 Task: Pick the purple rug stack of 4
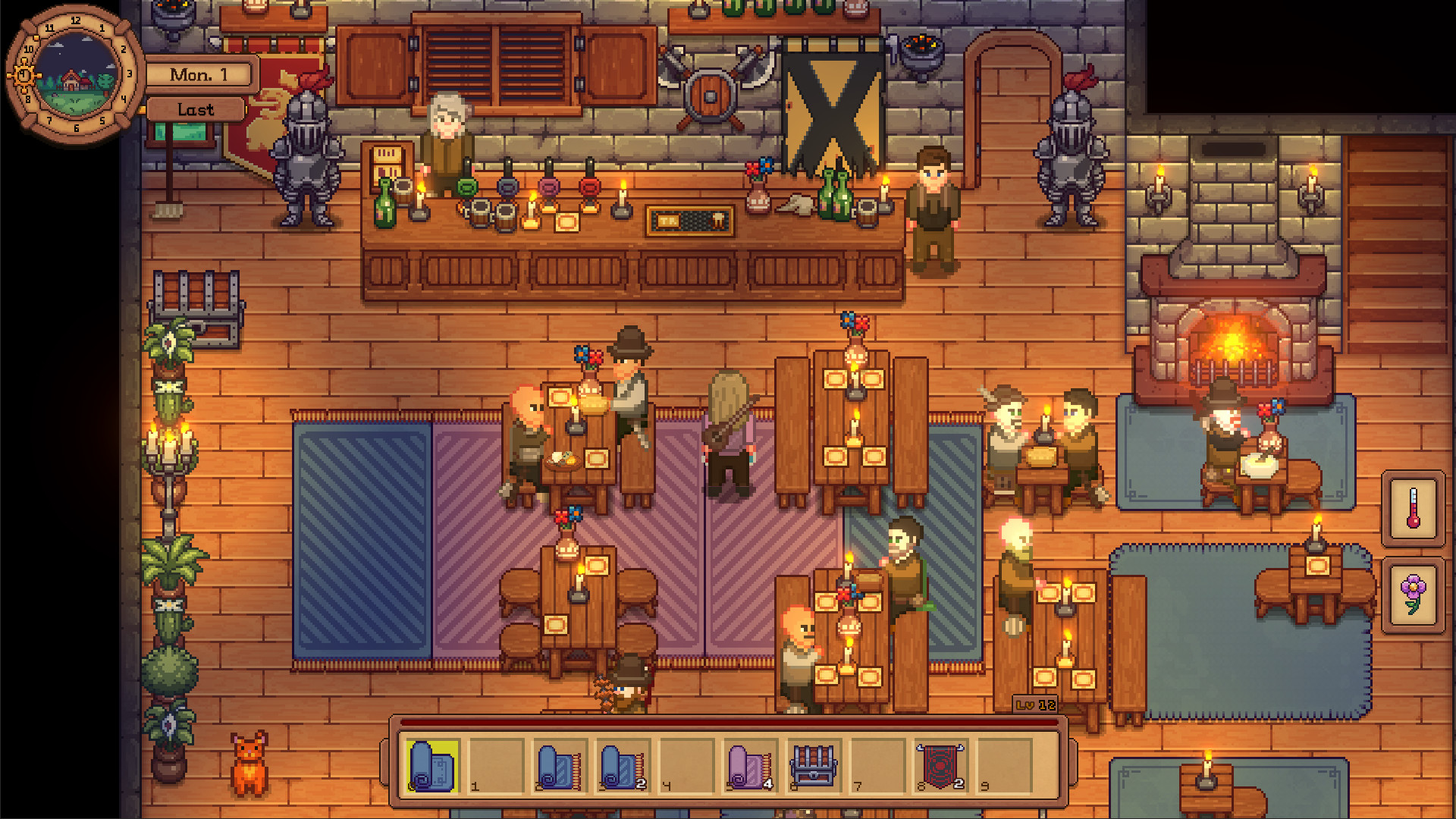(750, 766)
